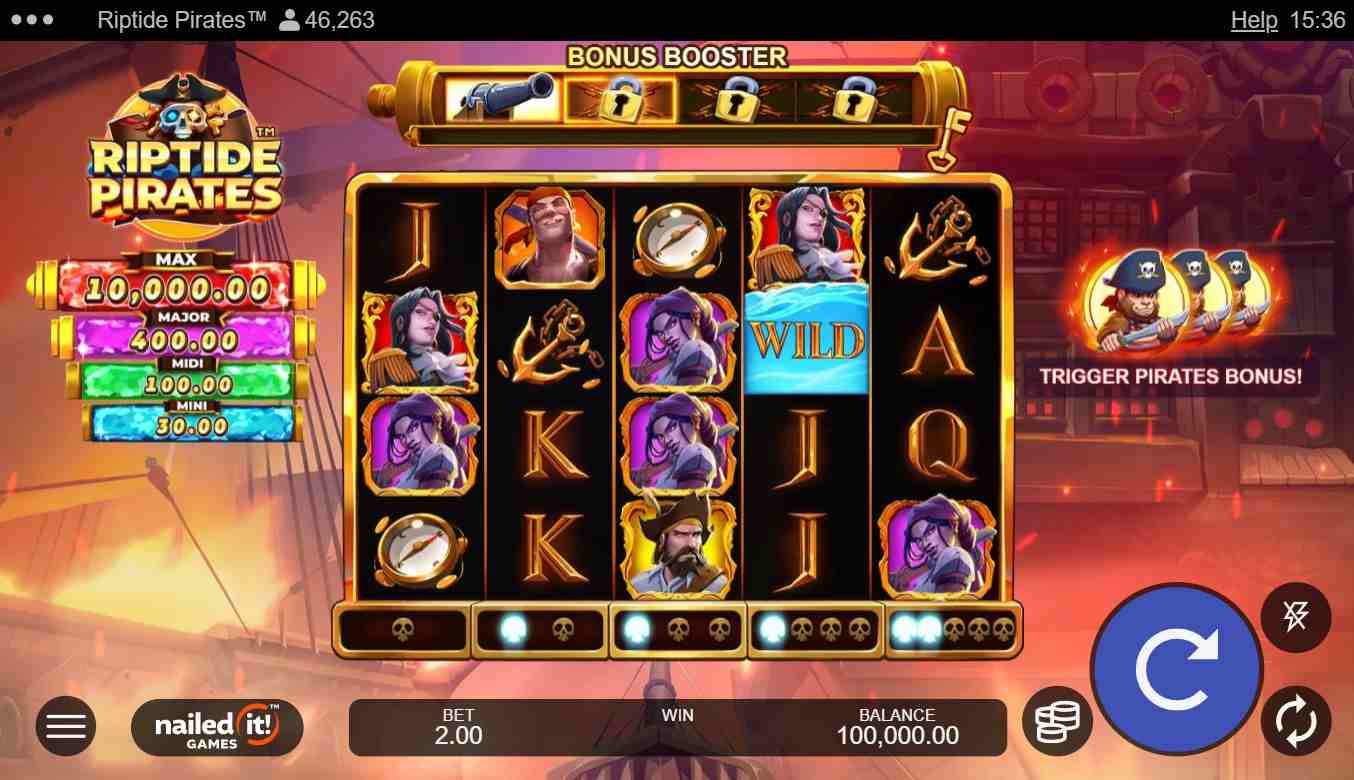The width and height of the screenshot is (1354, 780).
Task: Spin the reels with the blue button
Action: 1176,670
